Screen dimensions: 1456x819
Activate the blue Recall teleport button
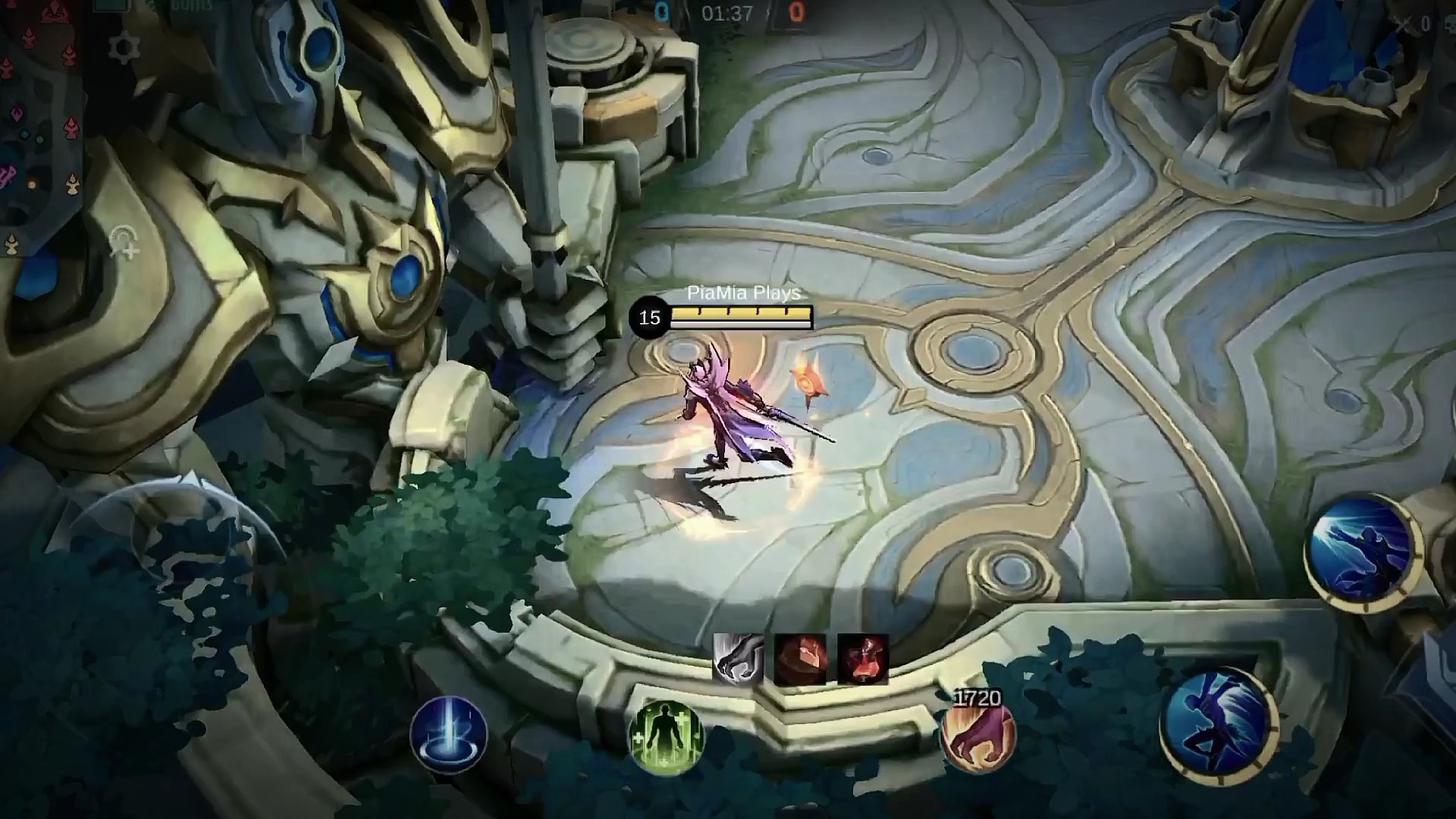[x=448, y=733]
